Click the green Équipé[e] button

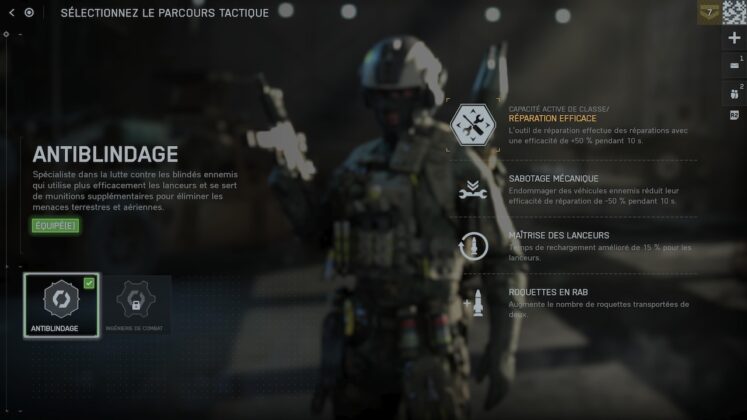coord(54,225)
